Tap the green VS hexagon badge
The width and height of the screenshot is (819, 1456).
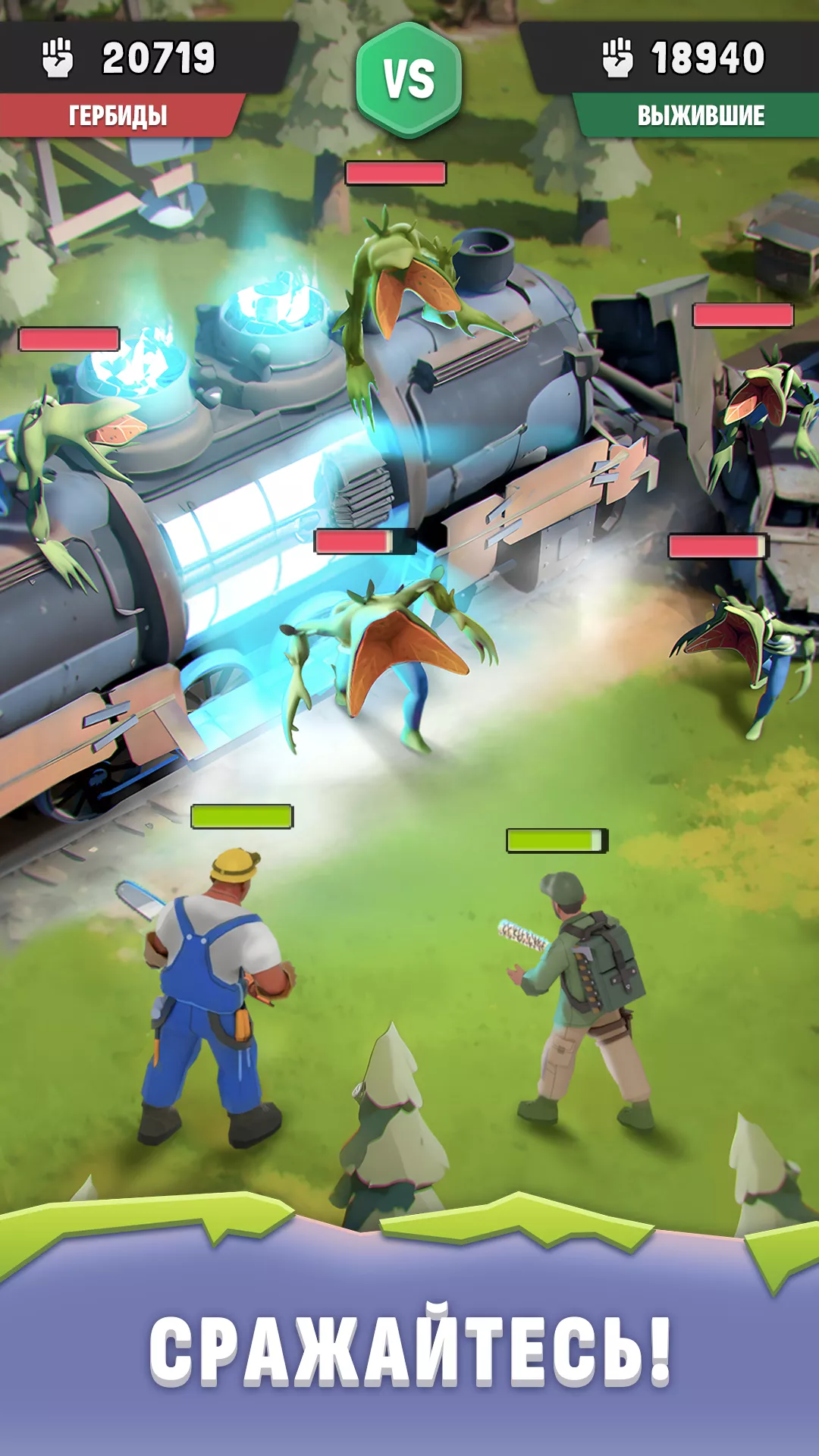(x=409, y=80)
